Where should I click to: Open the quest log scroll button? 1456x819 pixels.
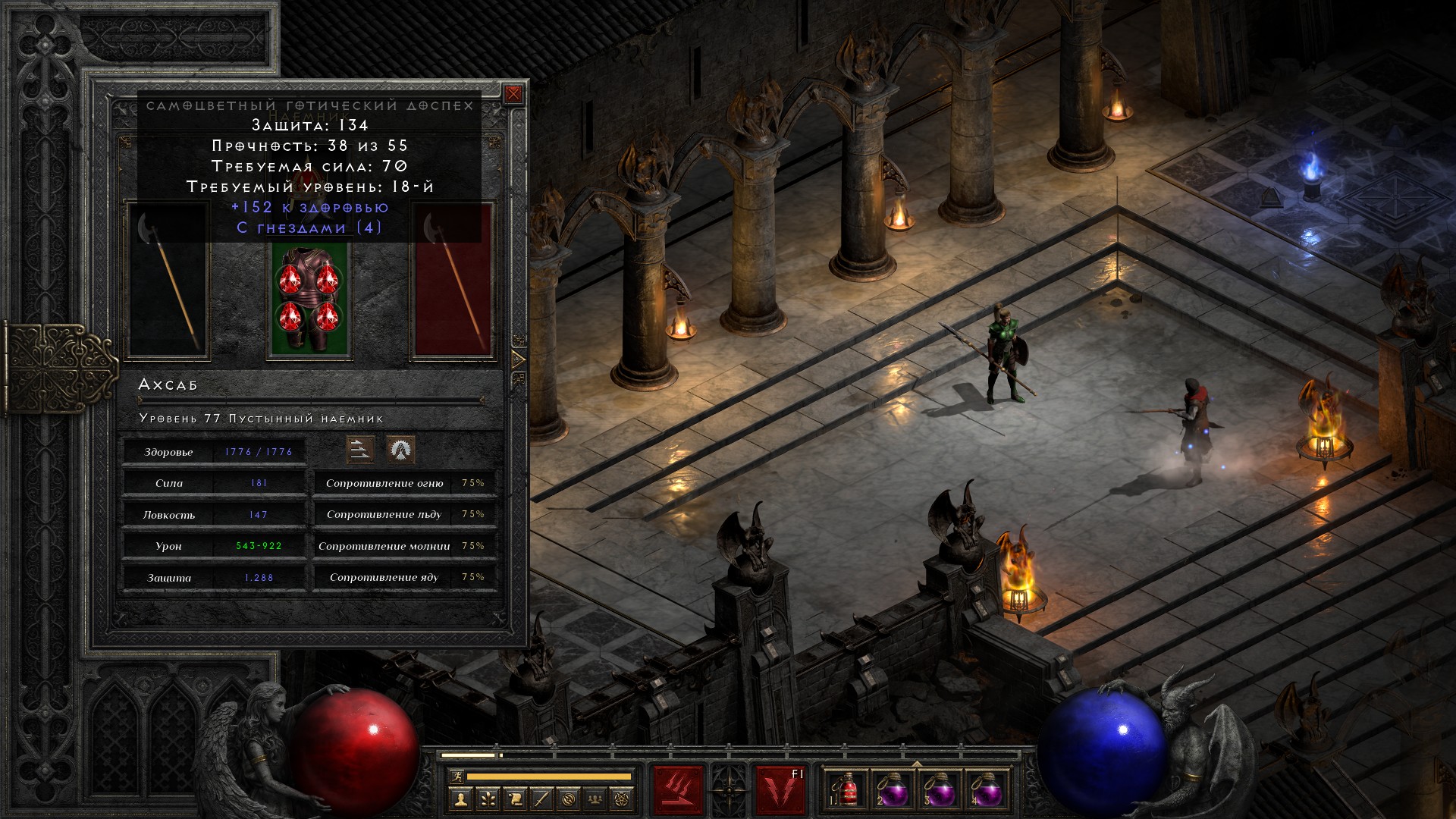pos(515,799)
